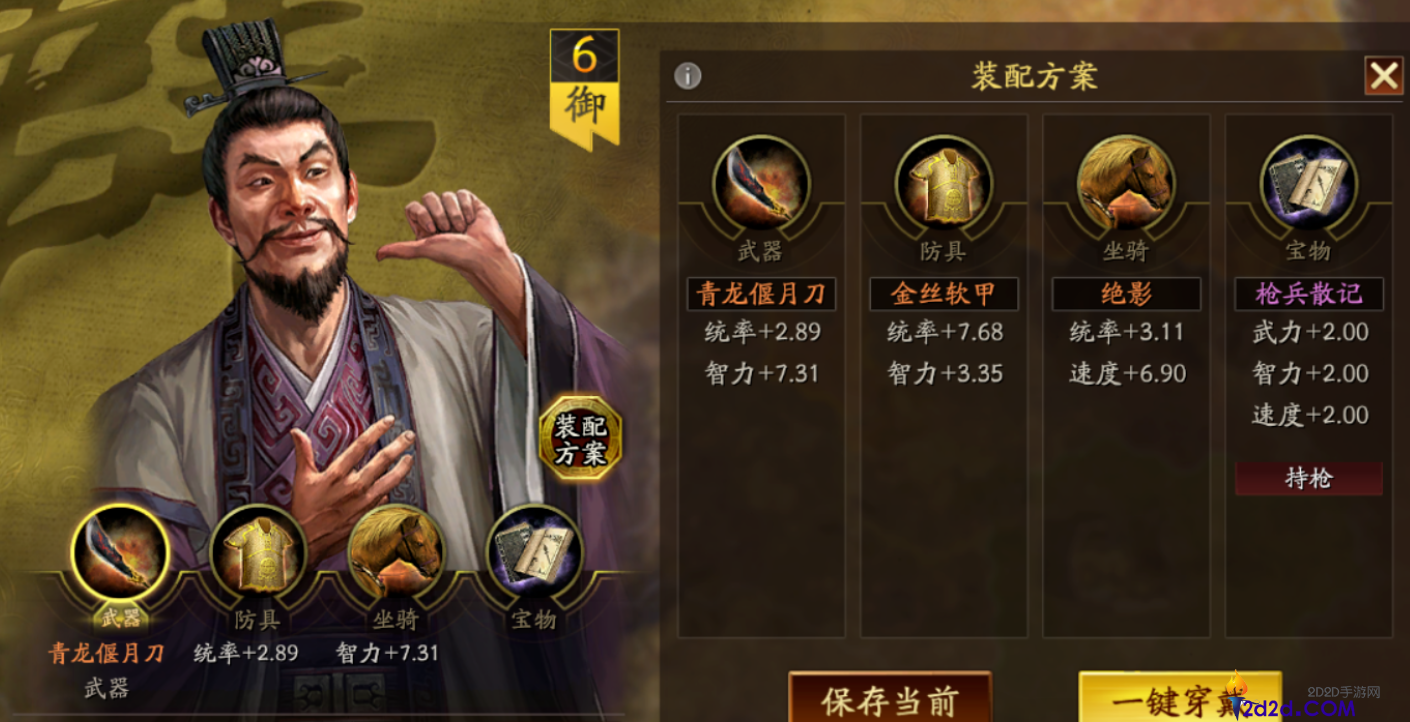The height and width of the screenshot is (722, 1410).
Task: Click the info icon beside 装配方案 title
Action: (x=689, y=75)
